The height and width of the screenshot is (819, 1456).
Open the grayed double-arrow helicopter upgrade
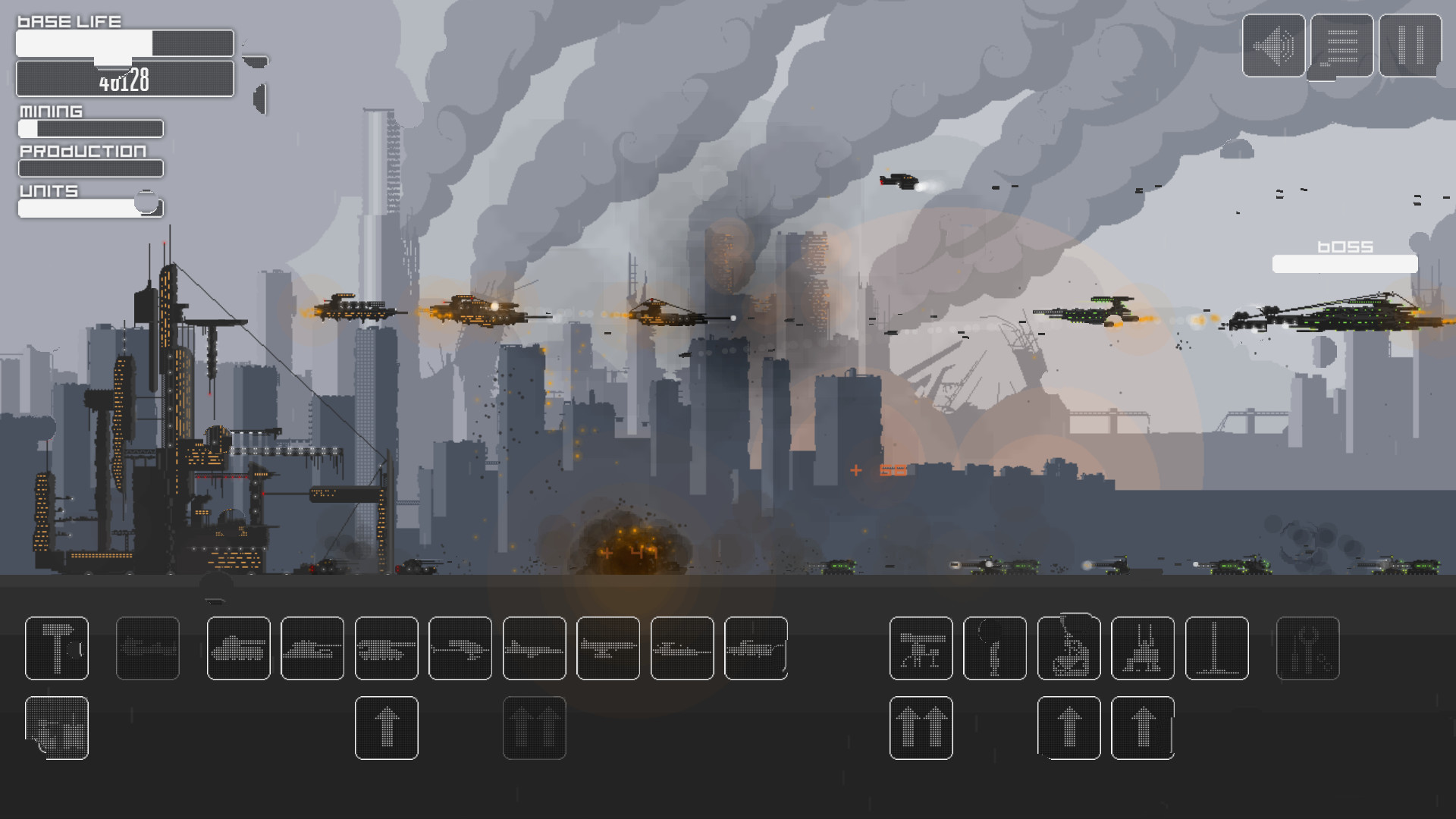point(534,730)
